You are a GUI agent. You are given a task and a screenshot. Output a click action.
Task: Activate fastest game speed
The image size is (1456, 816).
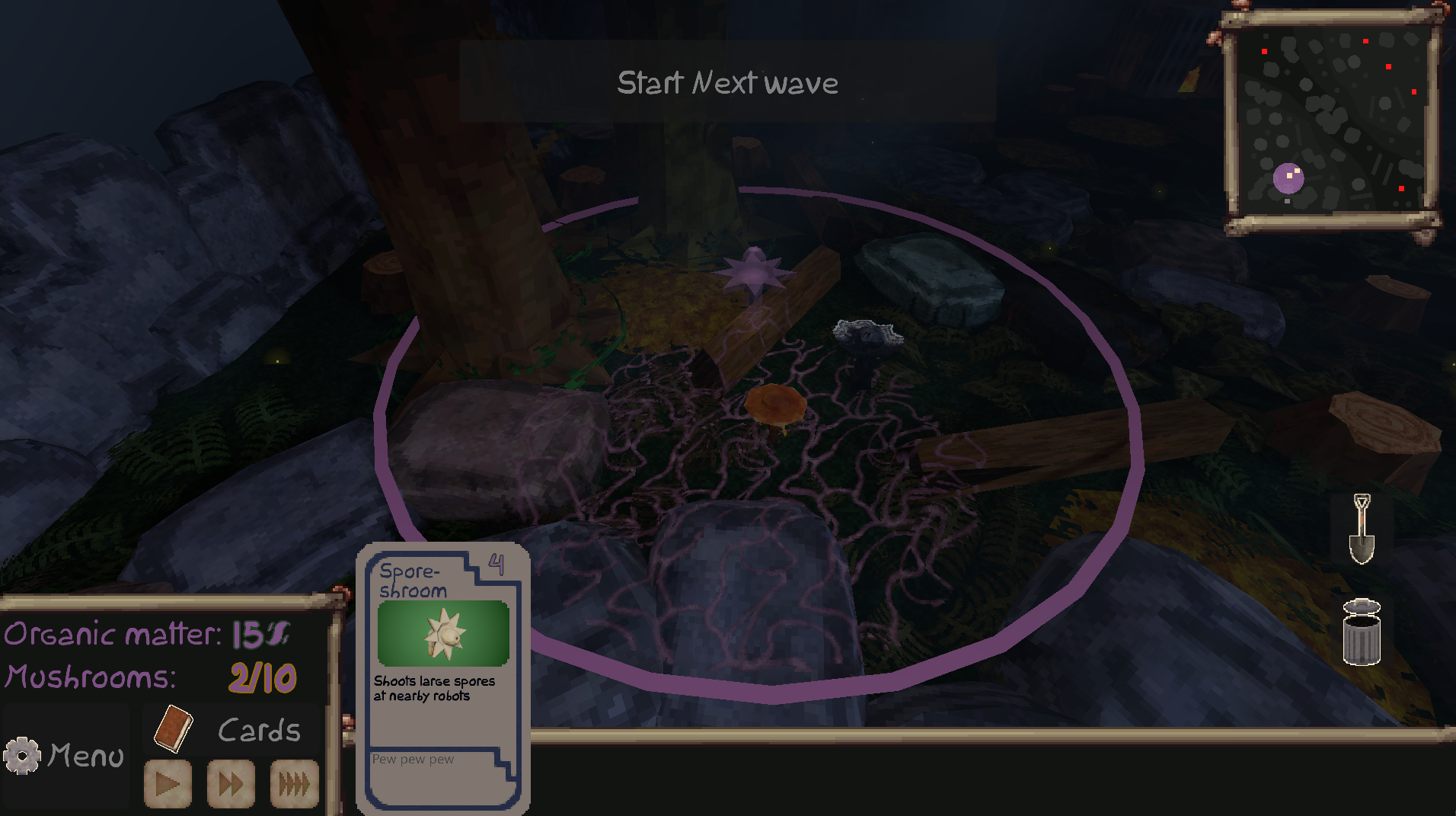click(293, 782)
